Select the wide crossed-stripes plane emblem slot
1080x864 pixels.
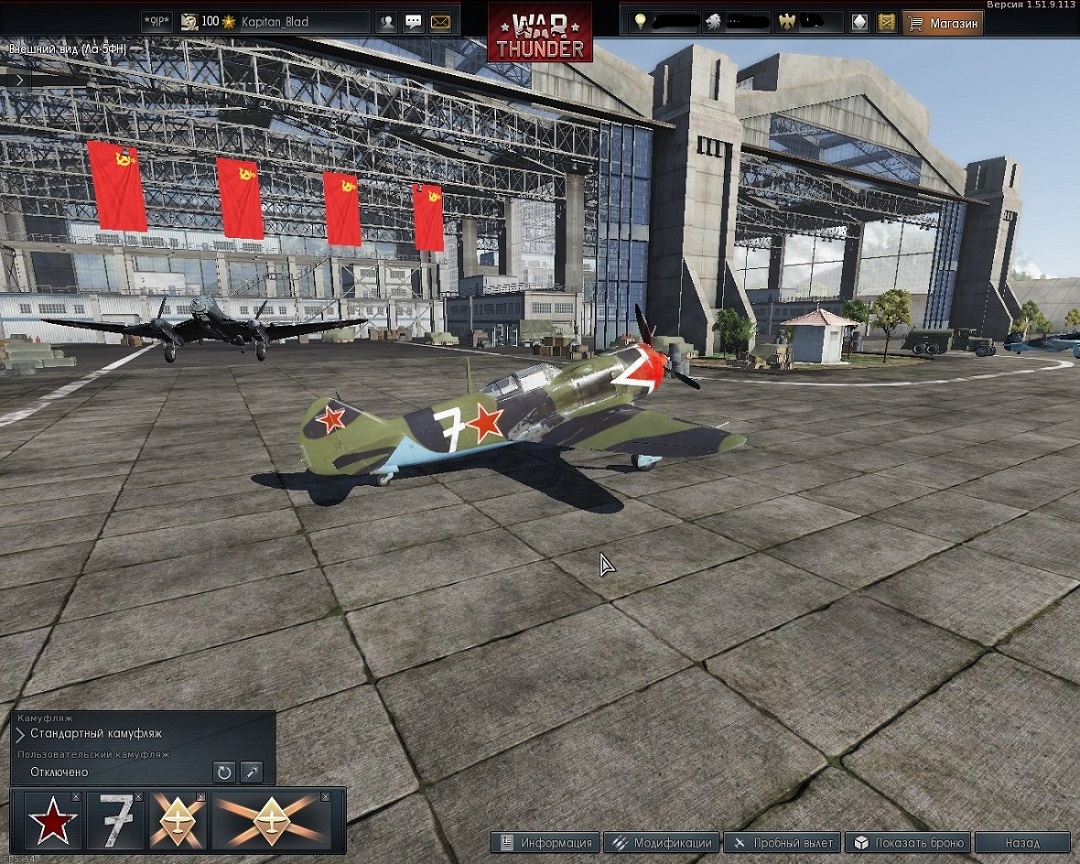272,822
